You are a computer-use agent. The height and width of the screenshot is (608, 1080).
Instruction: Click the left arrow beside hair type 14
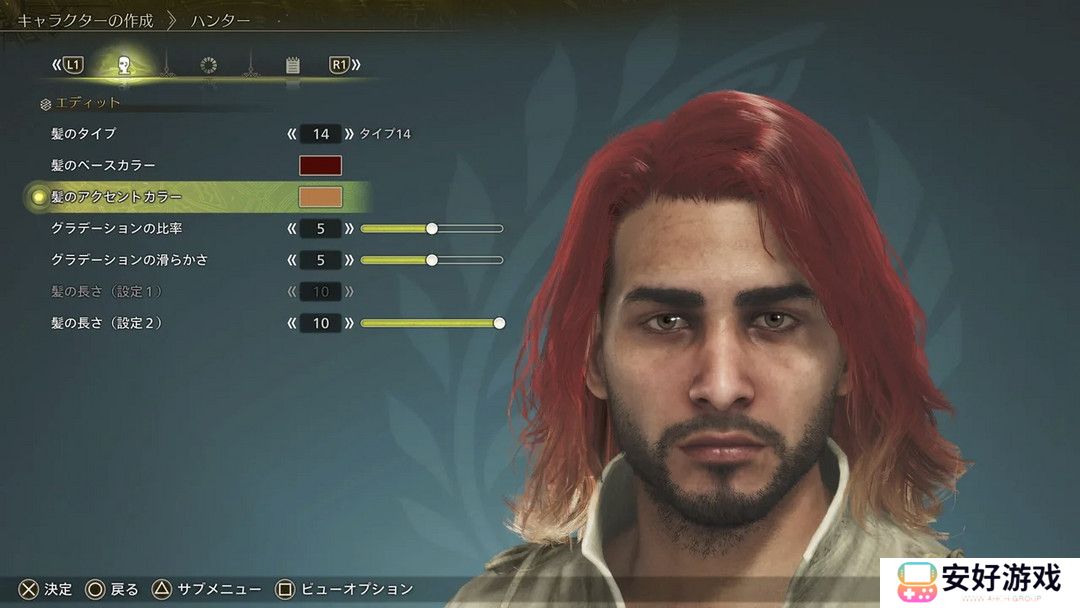click(x=292, y=134)
